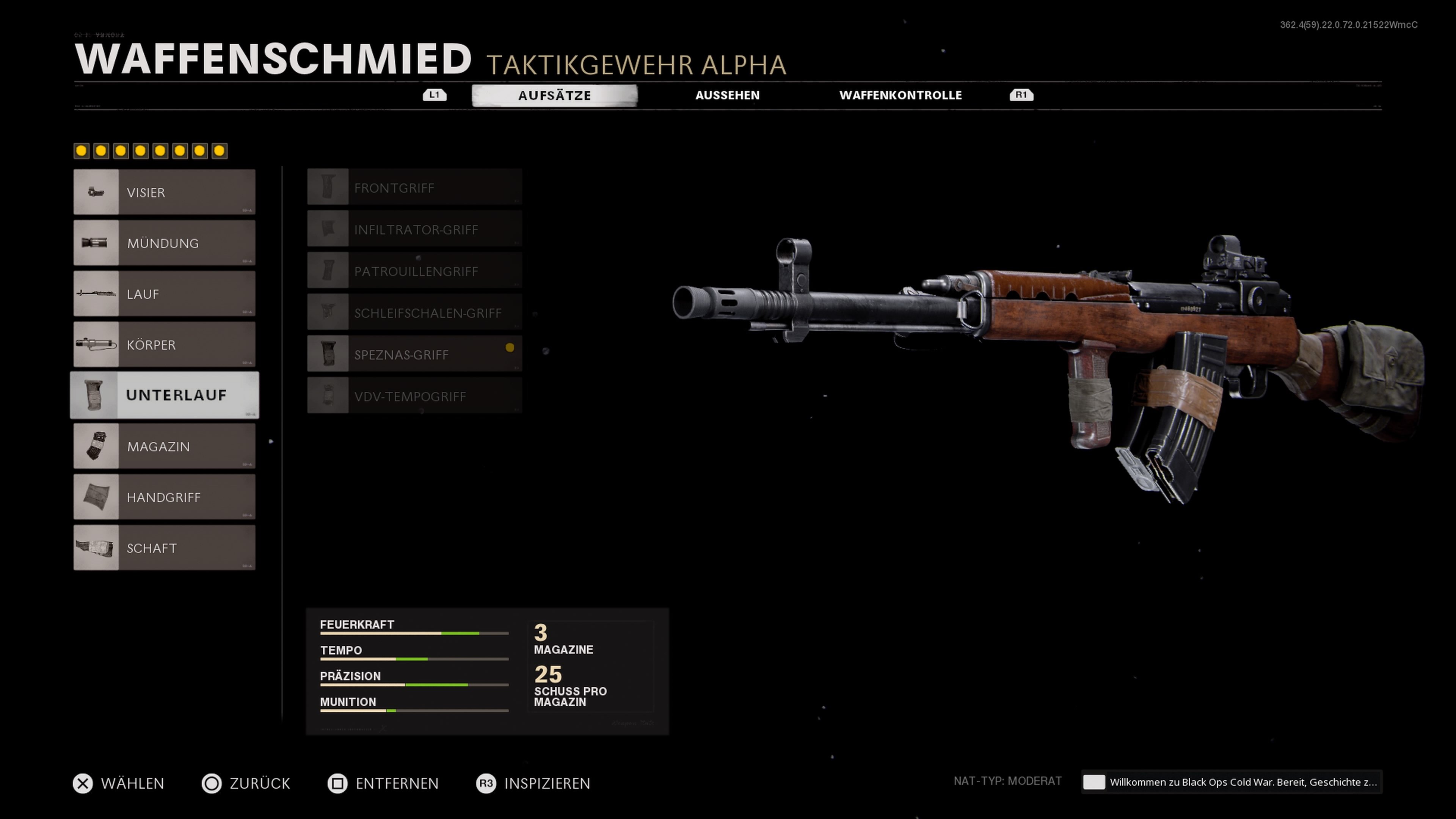
Task: Select the Handgriff attachment category
Action: pos(164,497)
